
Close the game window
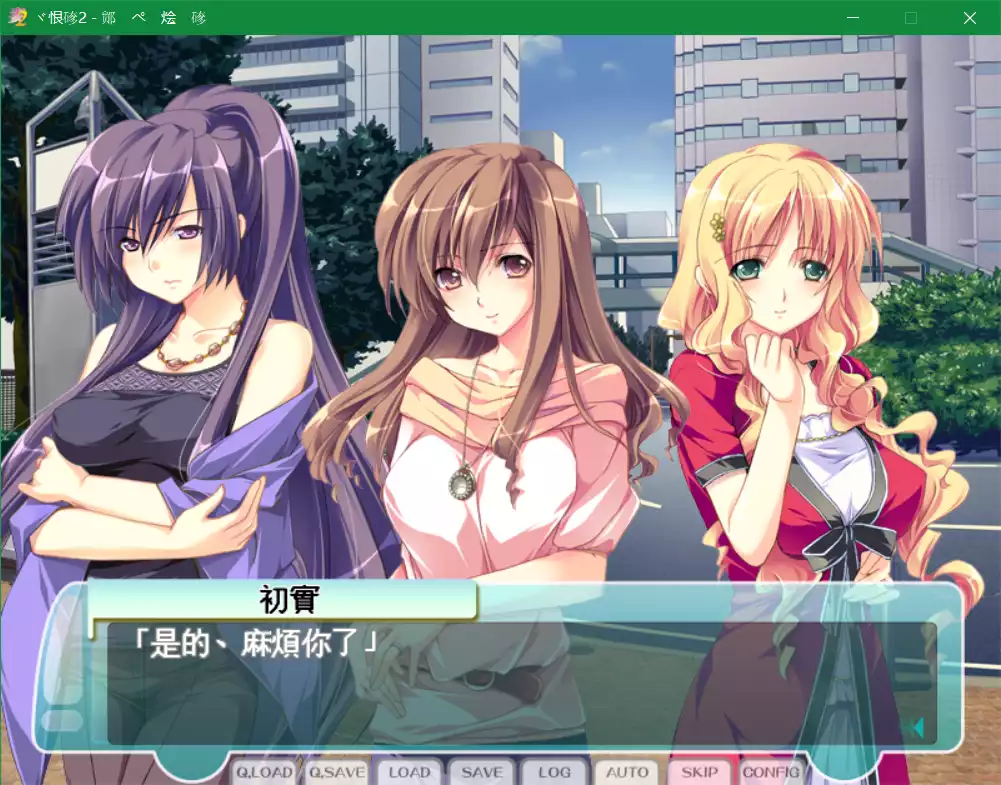click(x=969, y=18)
